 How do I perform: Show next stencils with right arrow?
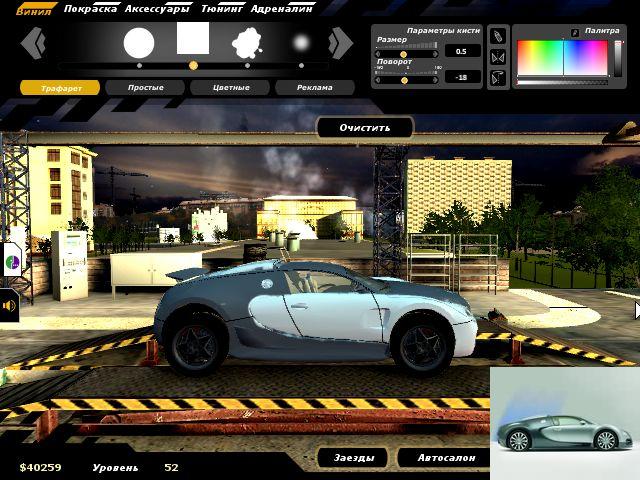point(341,43)
